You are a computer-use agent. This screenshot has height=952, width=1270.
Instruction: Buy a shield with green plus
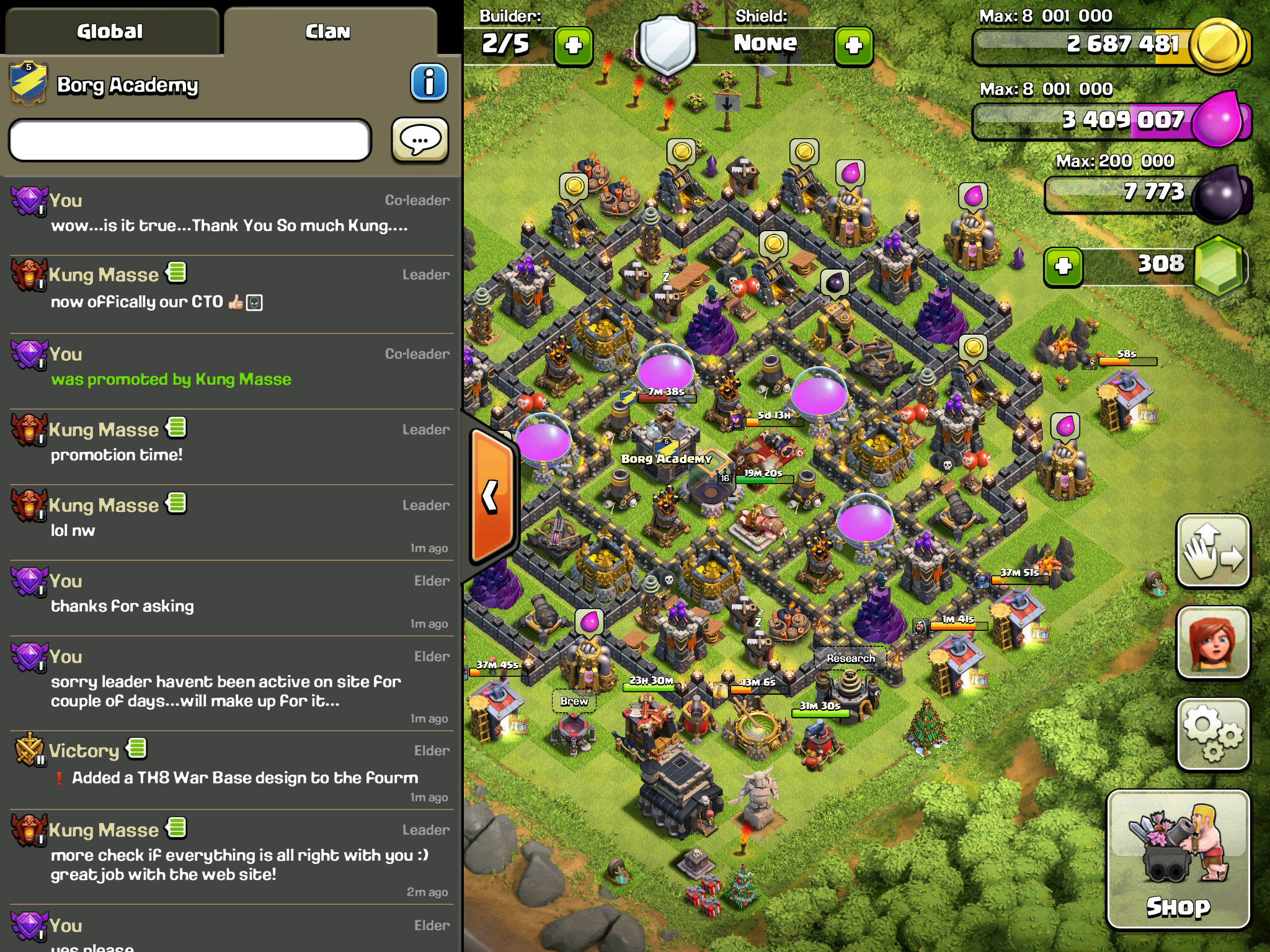click(854, 45)
